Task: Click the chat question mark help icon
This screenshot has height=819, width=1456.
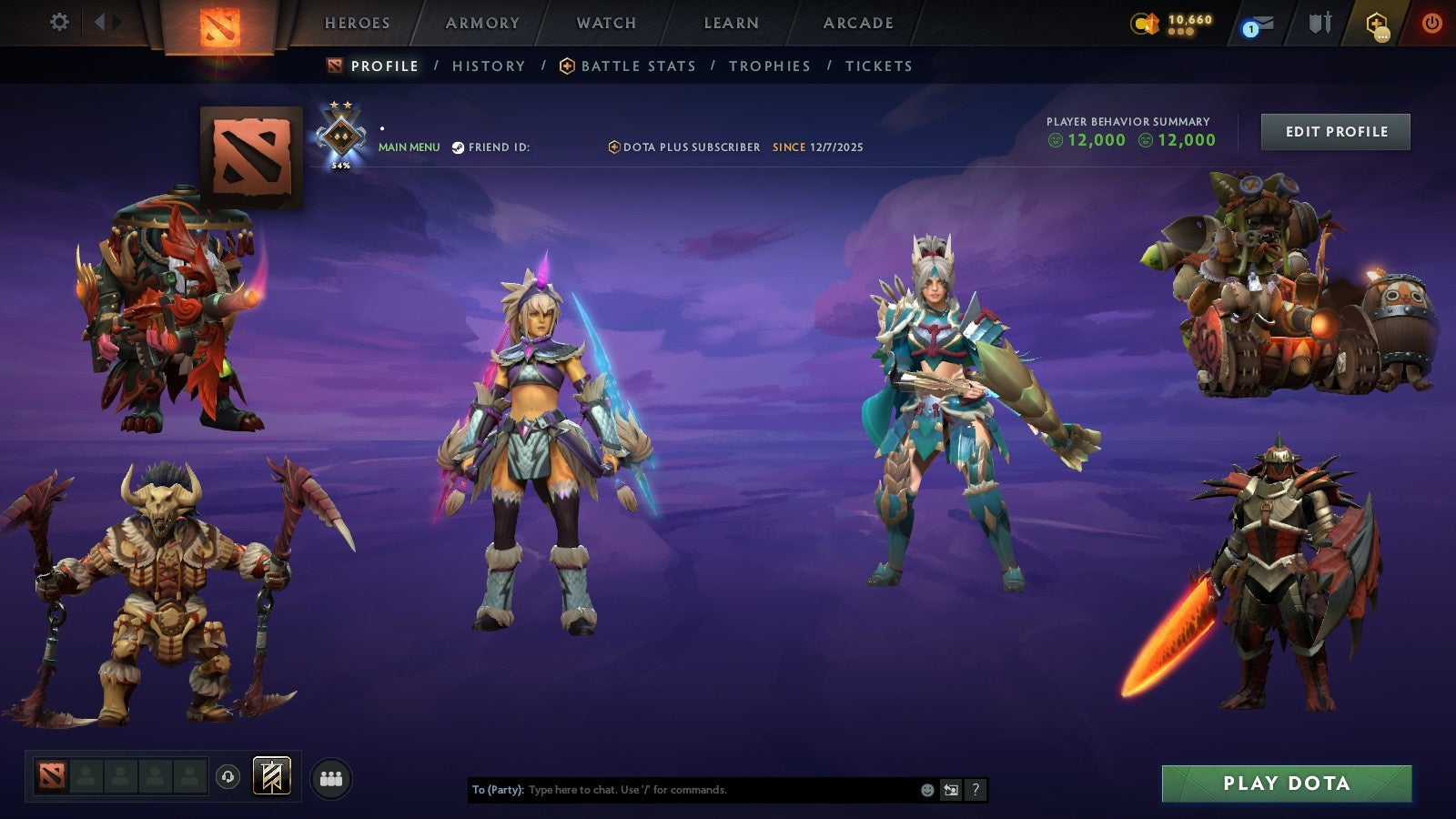Action: point(974,790)
